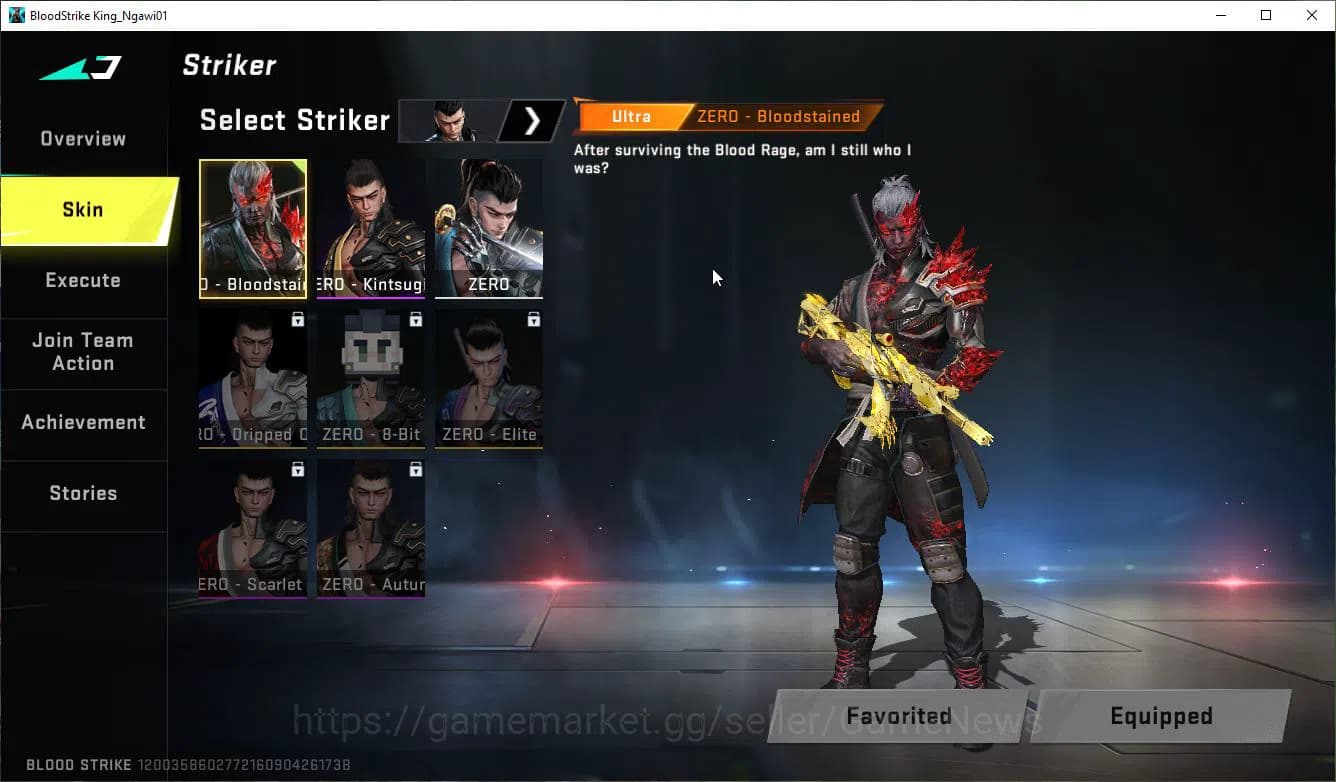Open the Achievement section
1336x782 pixels.
point(84,422)
